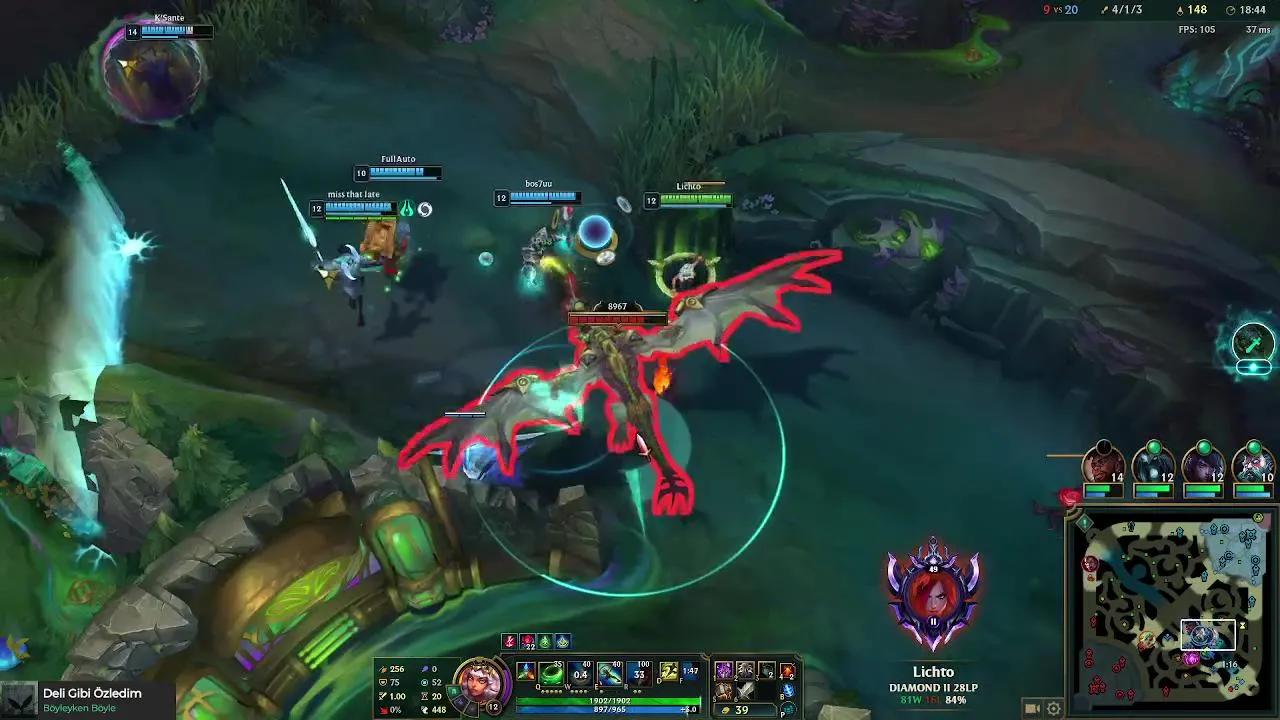Image resolution: width=1280 pixels, height=720 pixels.
Task: Click the chat message from Deli Gibi Özledim
Action: [90, 692]
